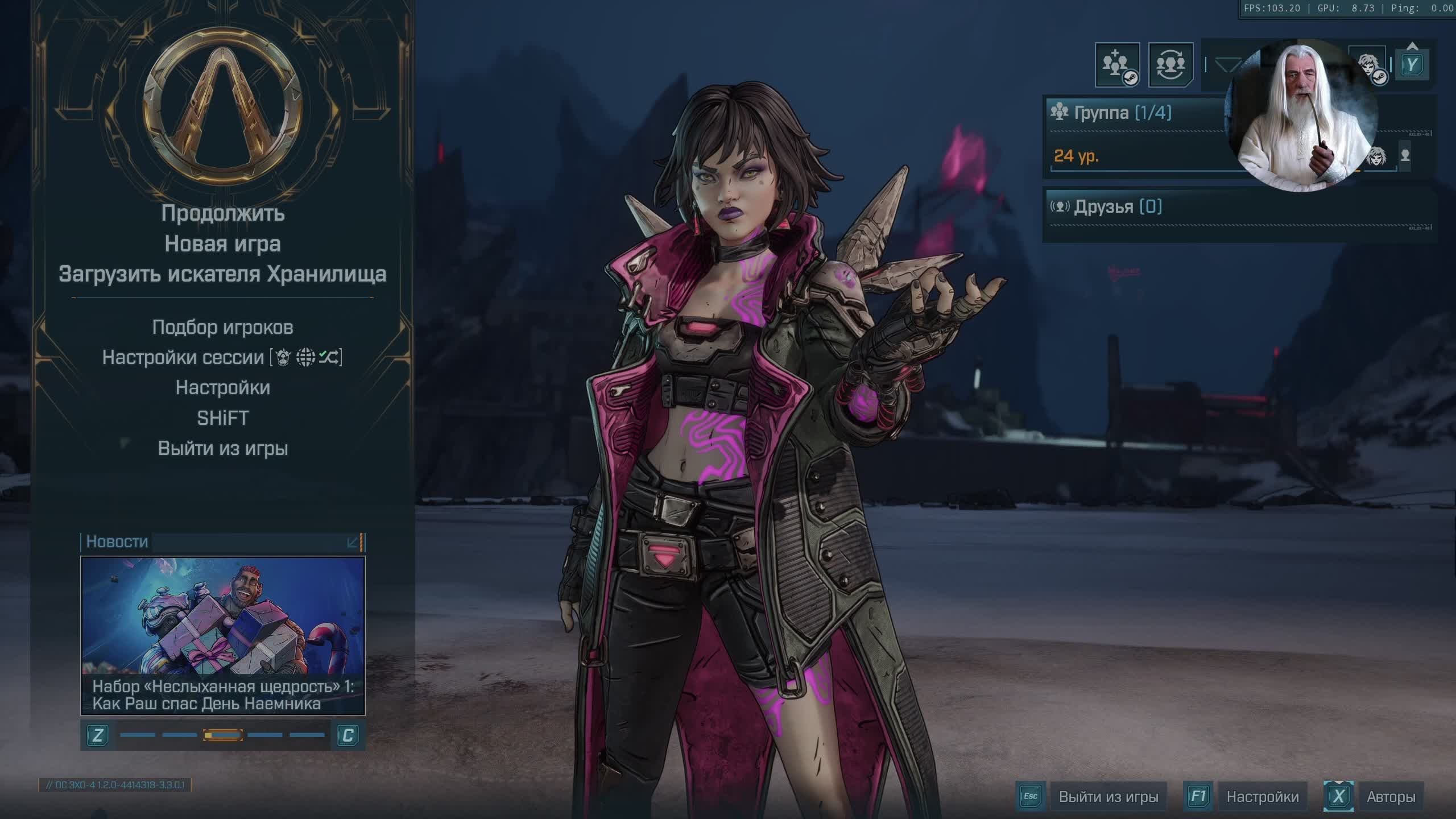The height and width of the screenshot is (819, 1456).
Task: Click Настройки in the bottom bar
Action: point(1262,797)
